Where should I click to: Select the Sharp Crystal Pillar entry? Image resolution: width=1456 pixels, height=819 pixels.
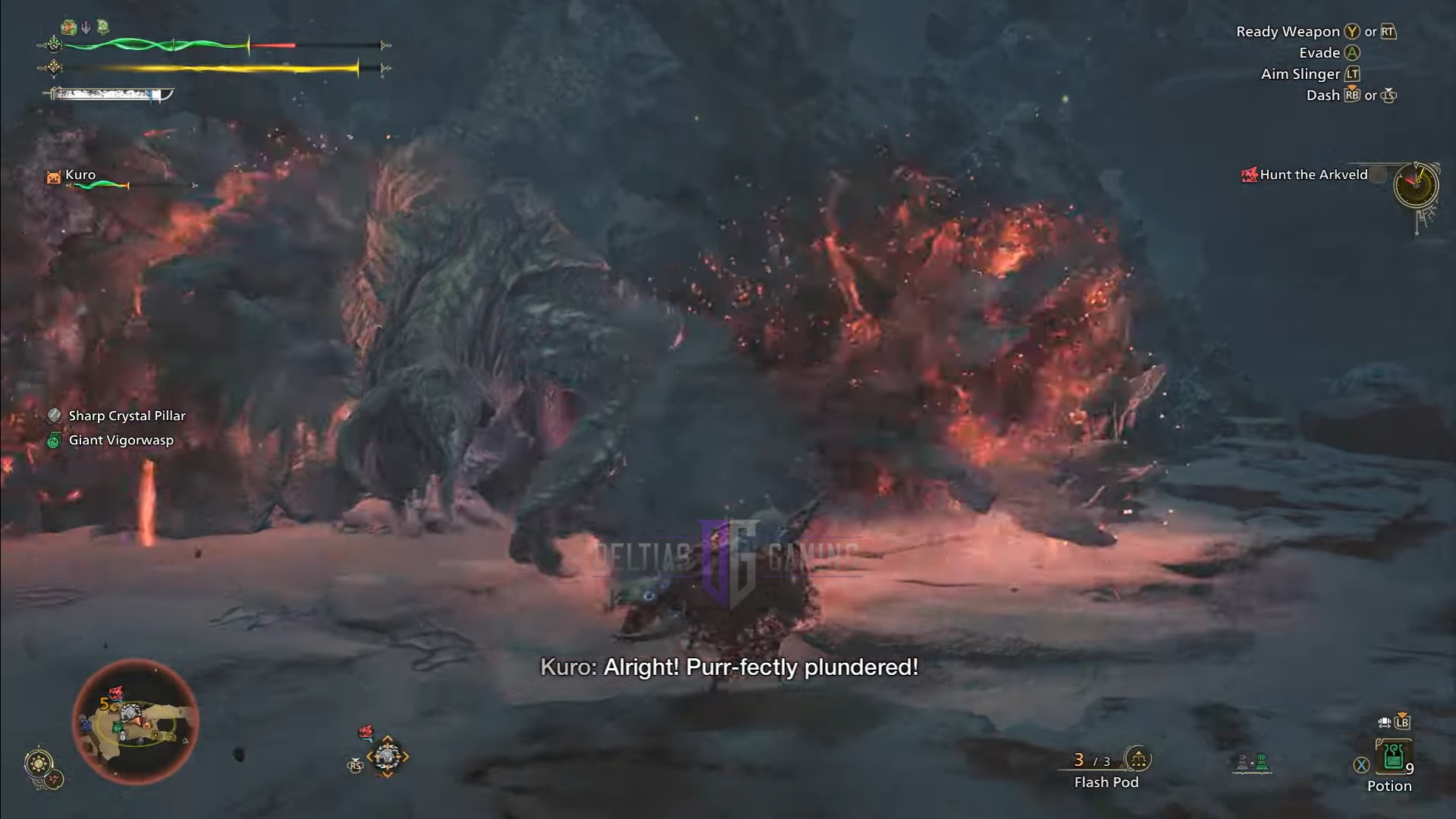pyautogui.click(x=126, y=416)
